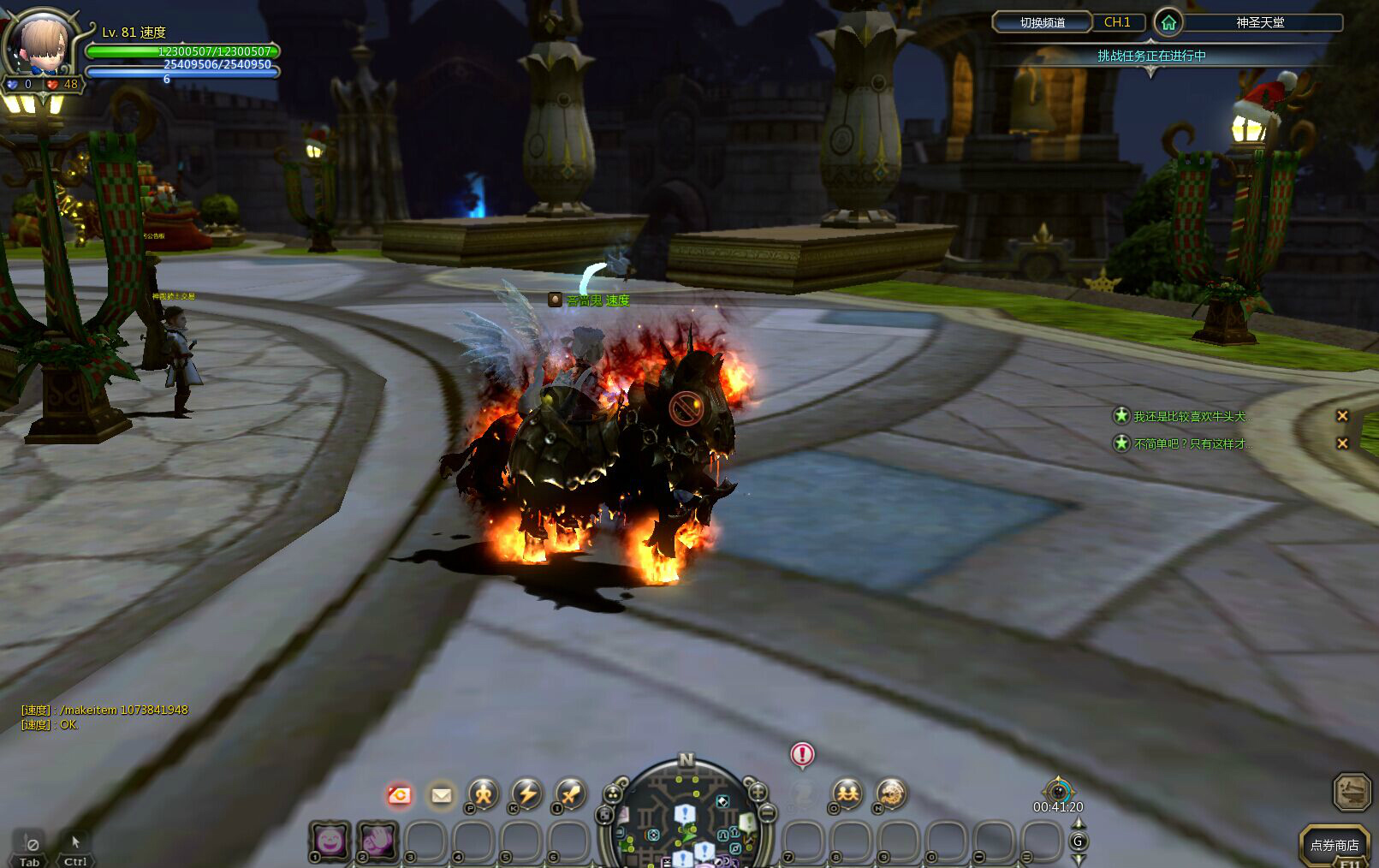
Task: Close the 不简单吧 quest tracker entry
Action: [1342, 443]
